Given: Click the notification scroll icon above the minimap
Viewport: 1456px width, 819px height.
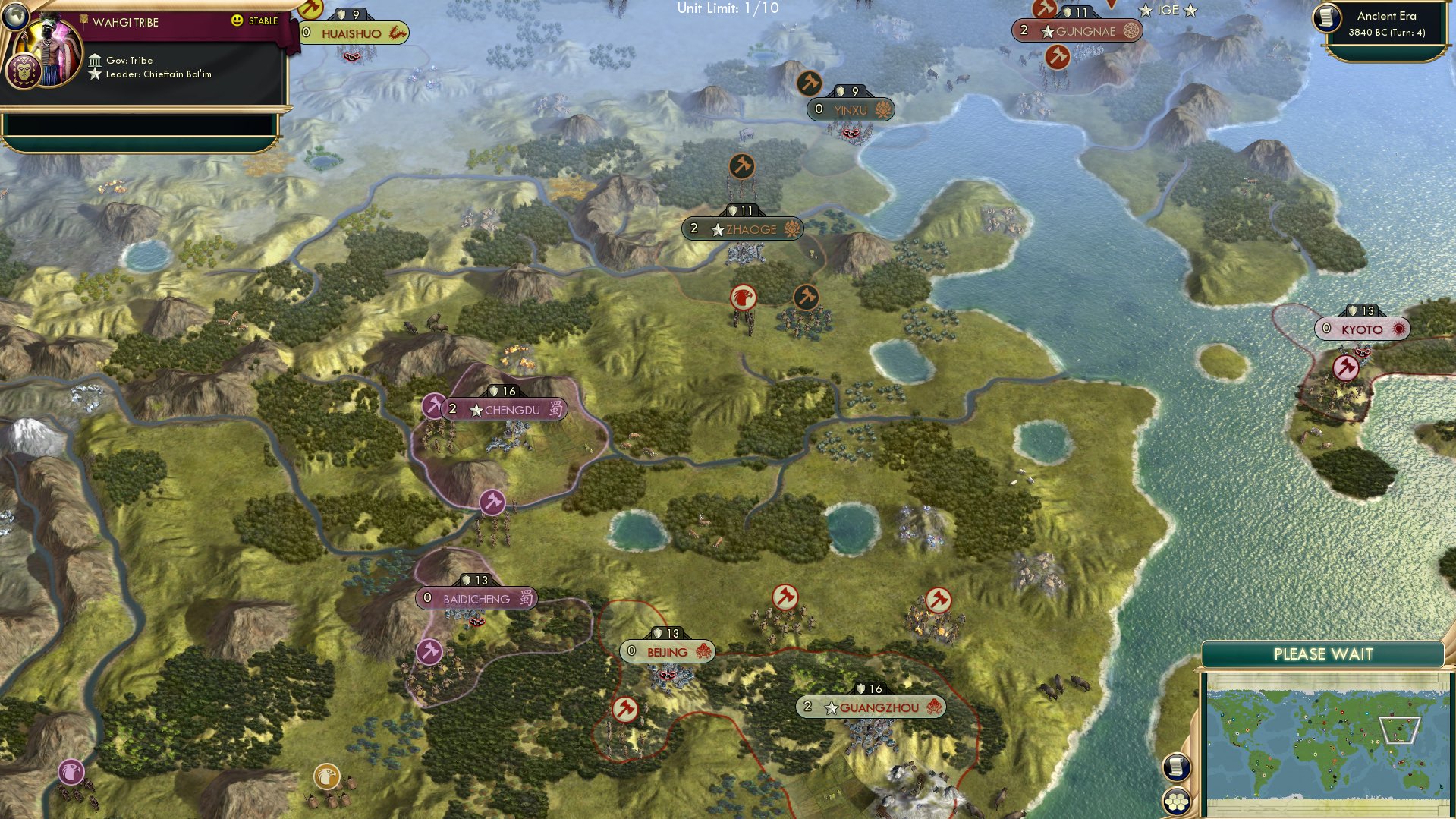Looking at the screenshot, I should [x=1175, y=766].
